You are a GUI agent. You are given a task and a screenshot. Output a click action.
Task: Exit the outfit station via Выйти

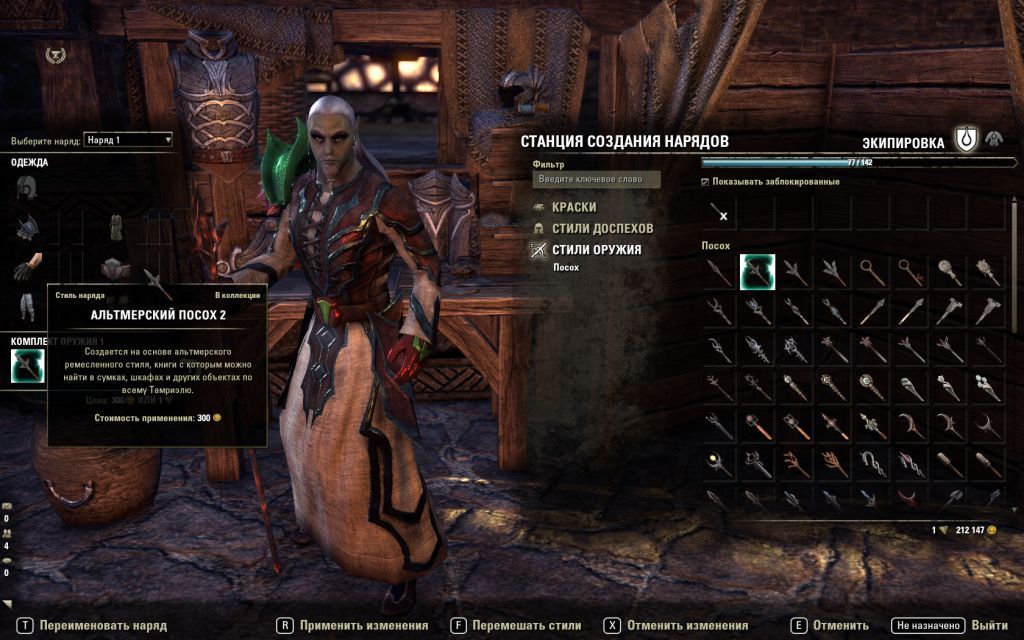coord(988,626)
